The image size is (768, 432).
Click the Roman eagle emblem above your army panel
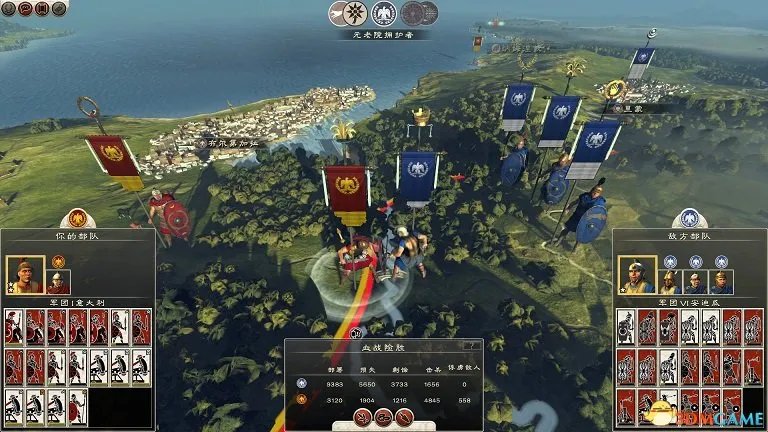click(77, 218)
